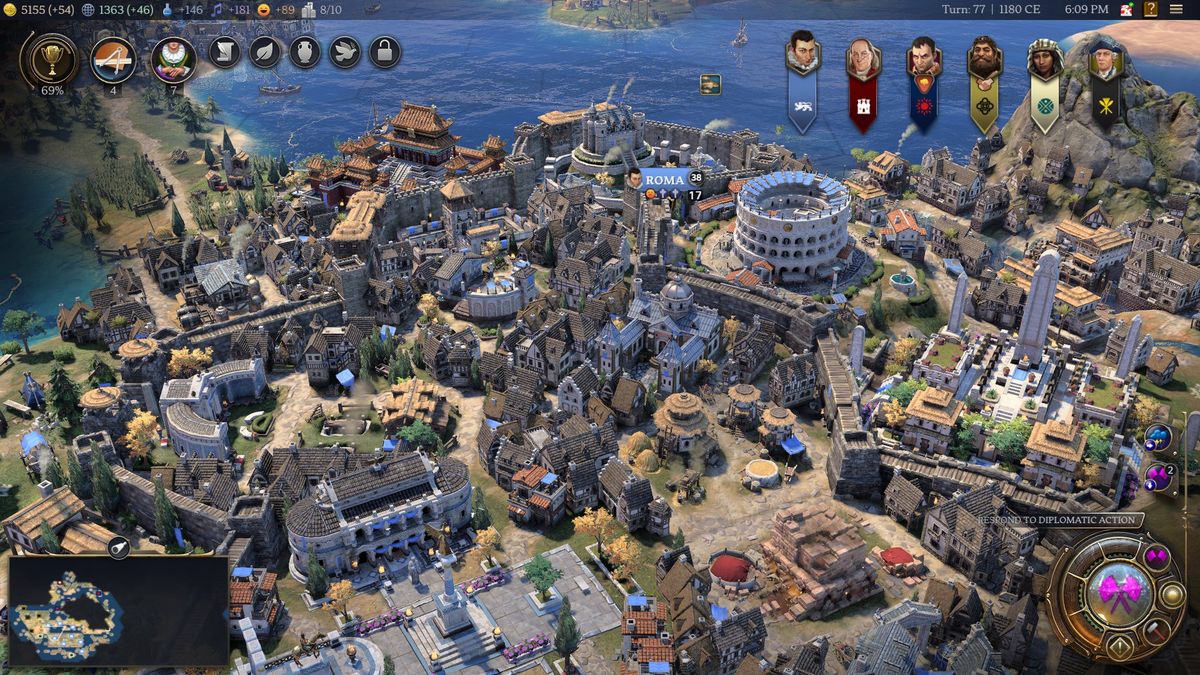Open the amphora resources button

click(305, 52)
